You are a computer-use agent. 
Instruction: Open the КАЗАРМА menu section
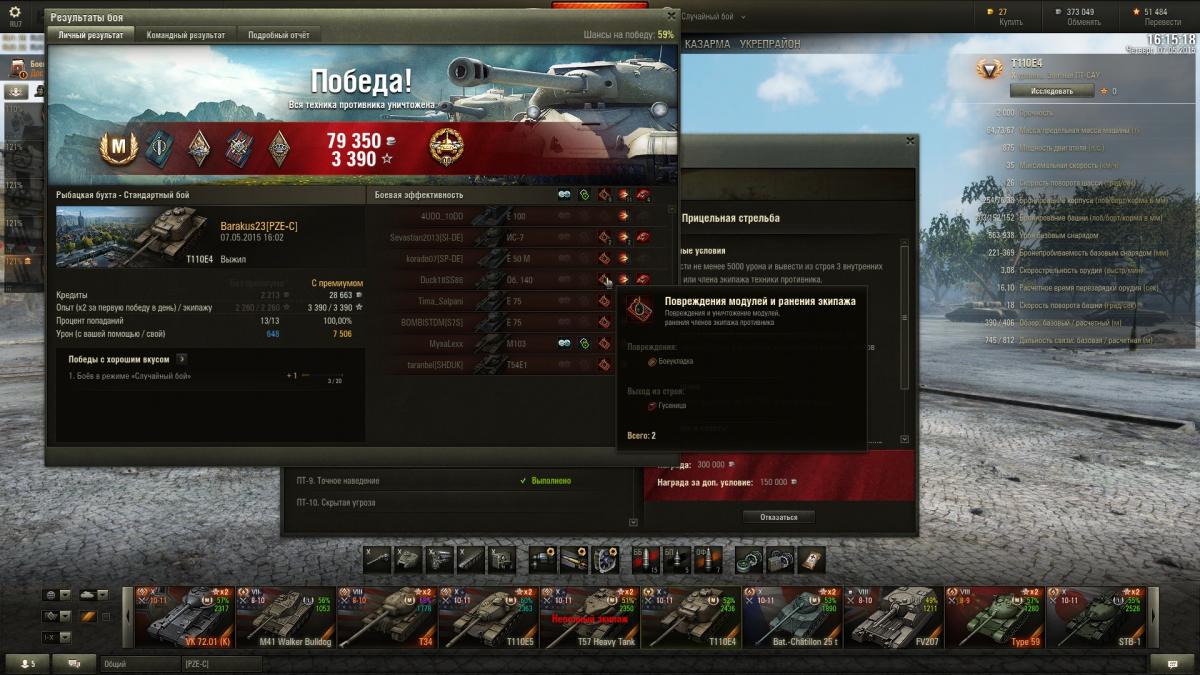[x=707, y=45]
